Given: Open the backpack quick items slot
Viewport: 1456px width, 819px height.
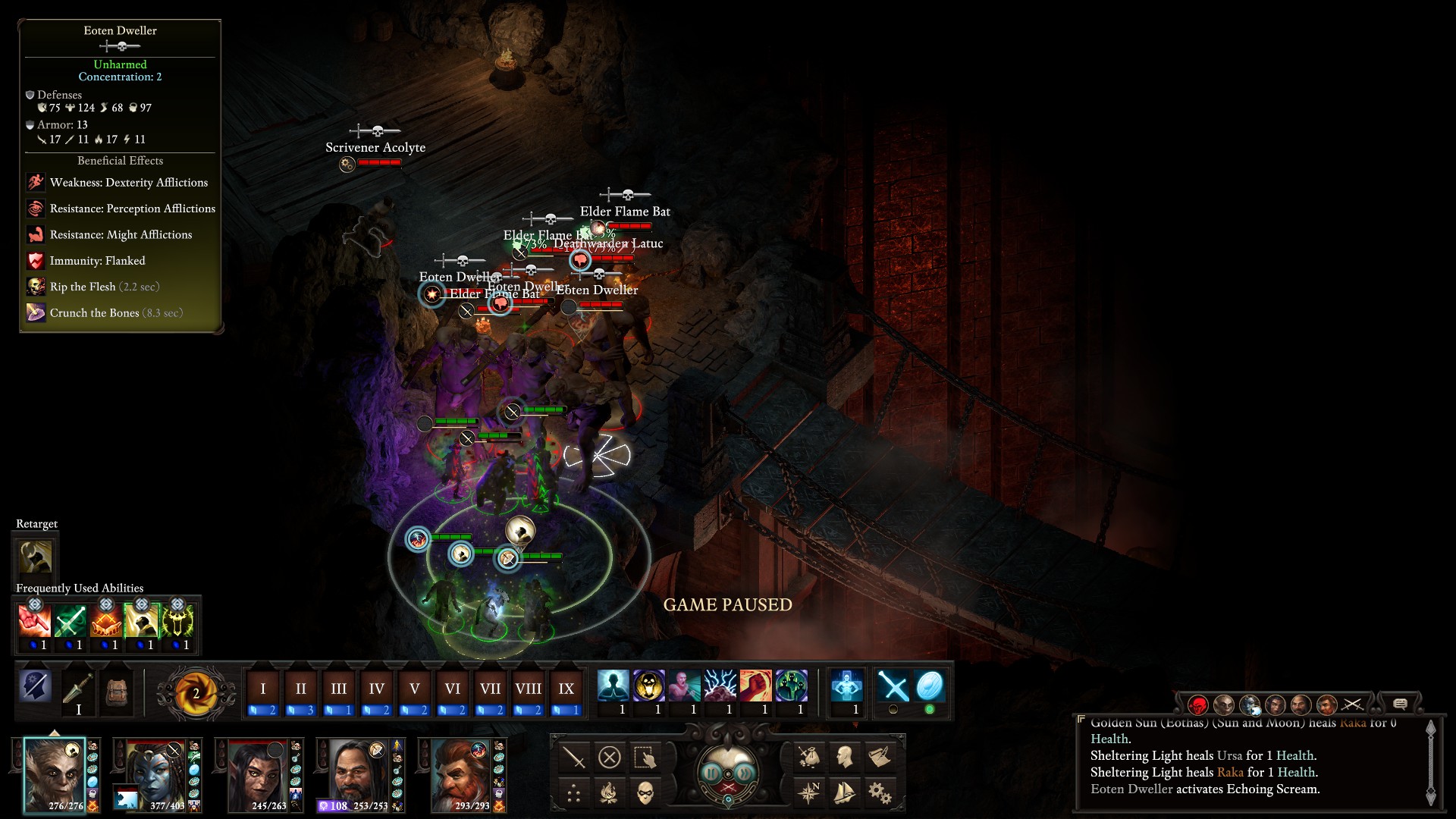Looking at the screenshot, I should click(116, 691).
